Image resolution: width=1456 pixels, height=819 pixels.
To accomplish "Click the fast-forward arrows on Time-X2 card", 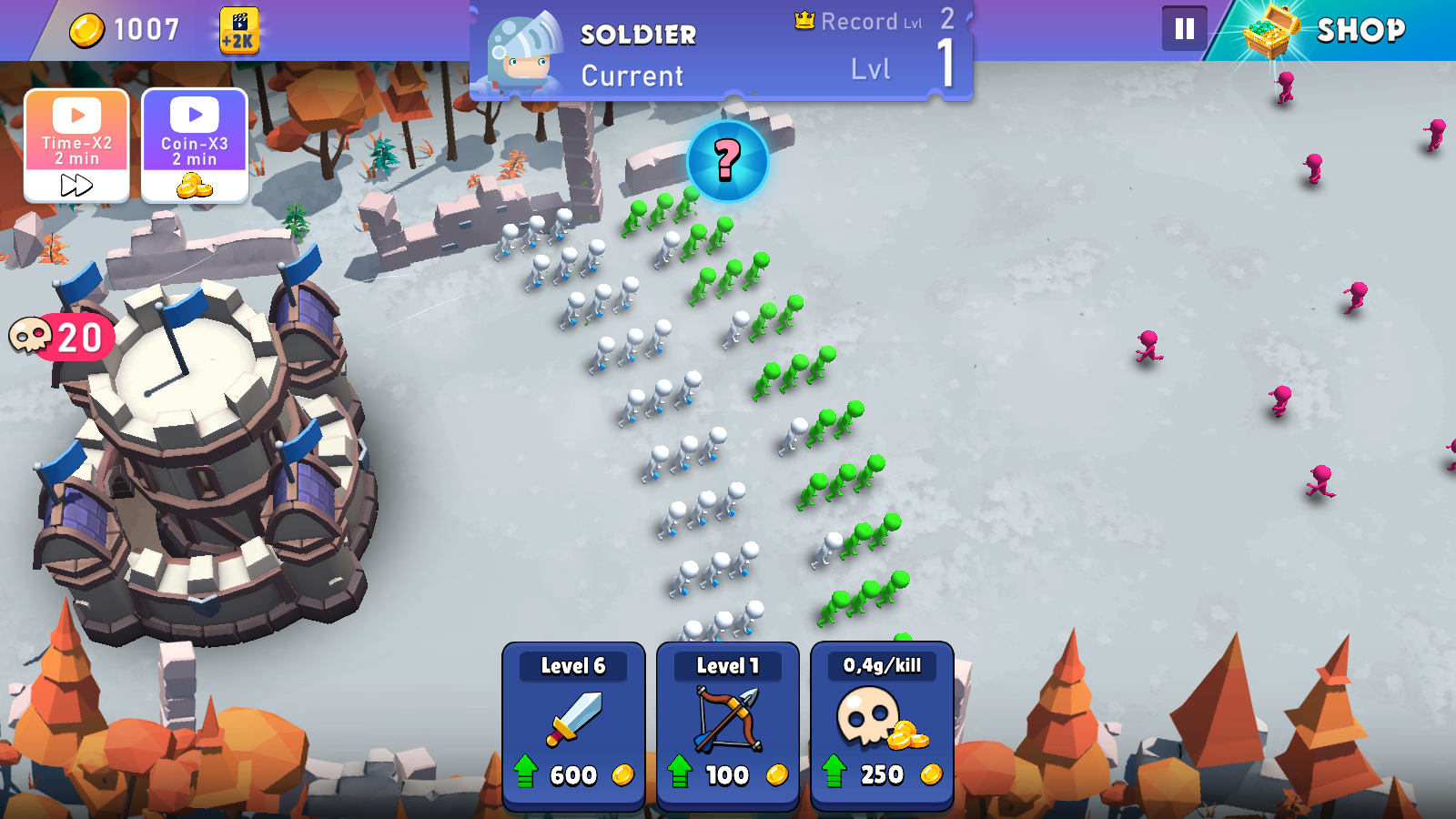I will pyautogui.click(x=76, y=185).
